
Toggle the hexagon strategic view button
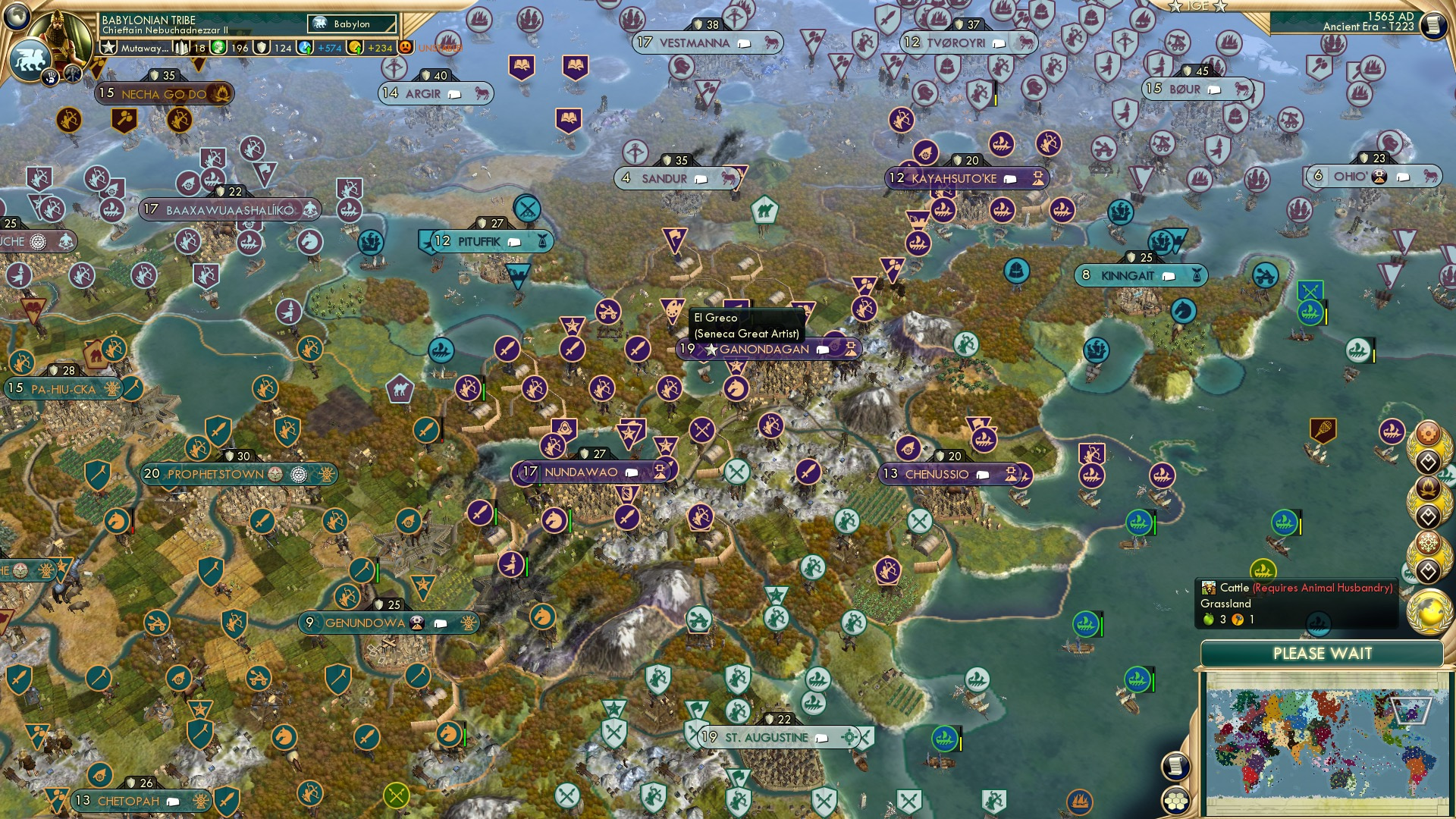click(x=1176, y=801)
